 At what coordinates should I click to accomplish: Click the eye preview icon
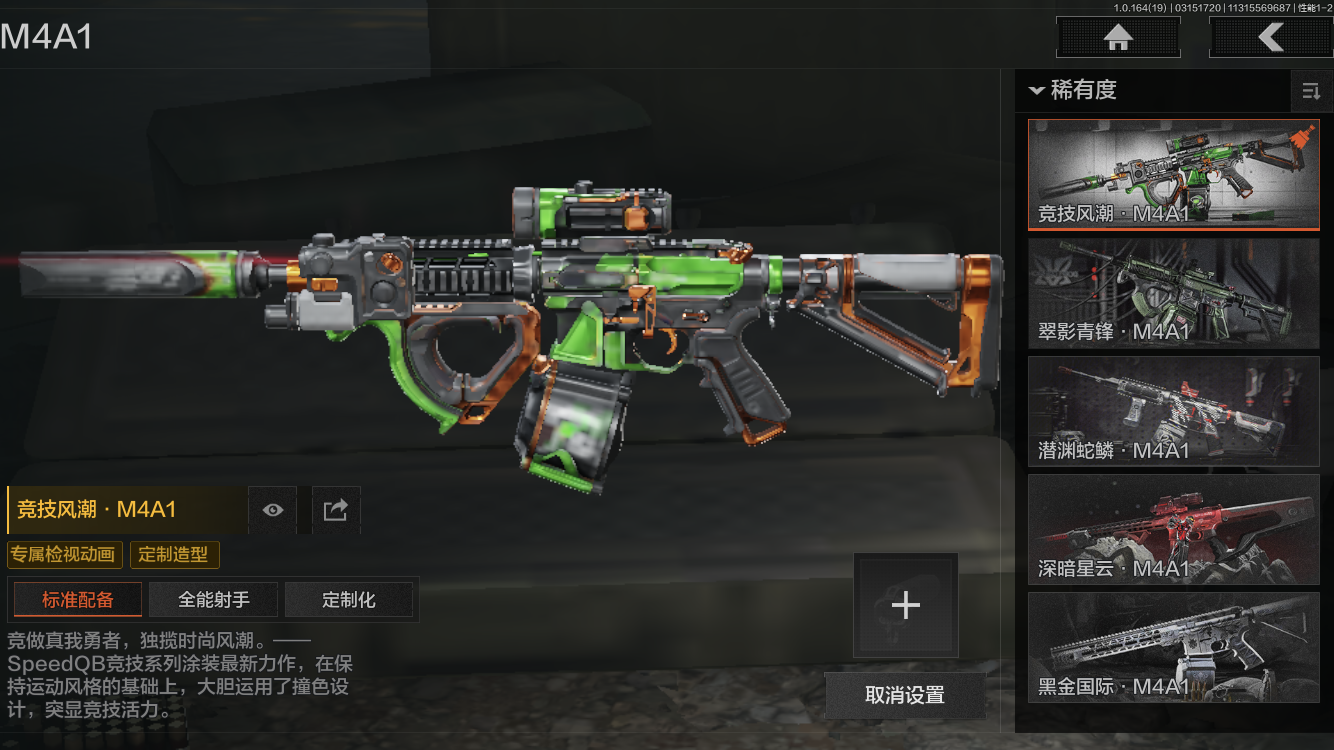coord(273,510)
